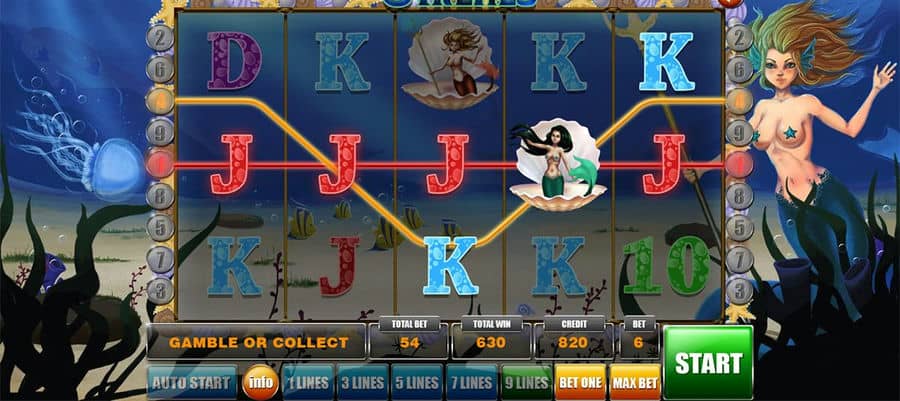Open the orange info button
900x401 pixels.
pos(259,382)
